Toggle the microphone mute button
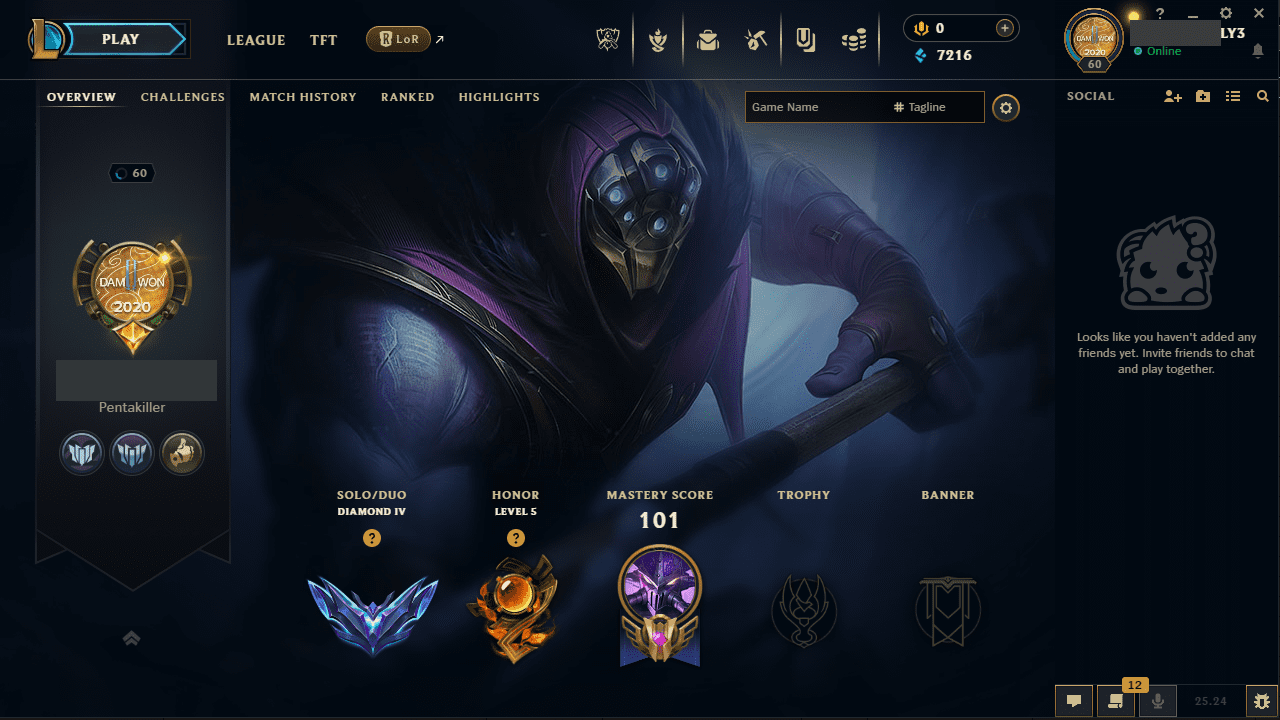The height and width of the screenshot is (720, 1280). [1157, 701]
